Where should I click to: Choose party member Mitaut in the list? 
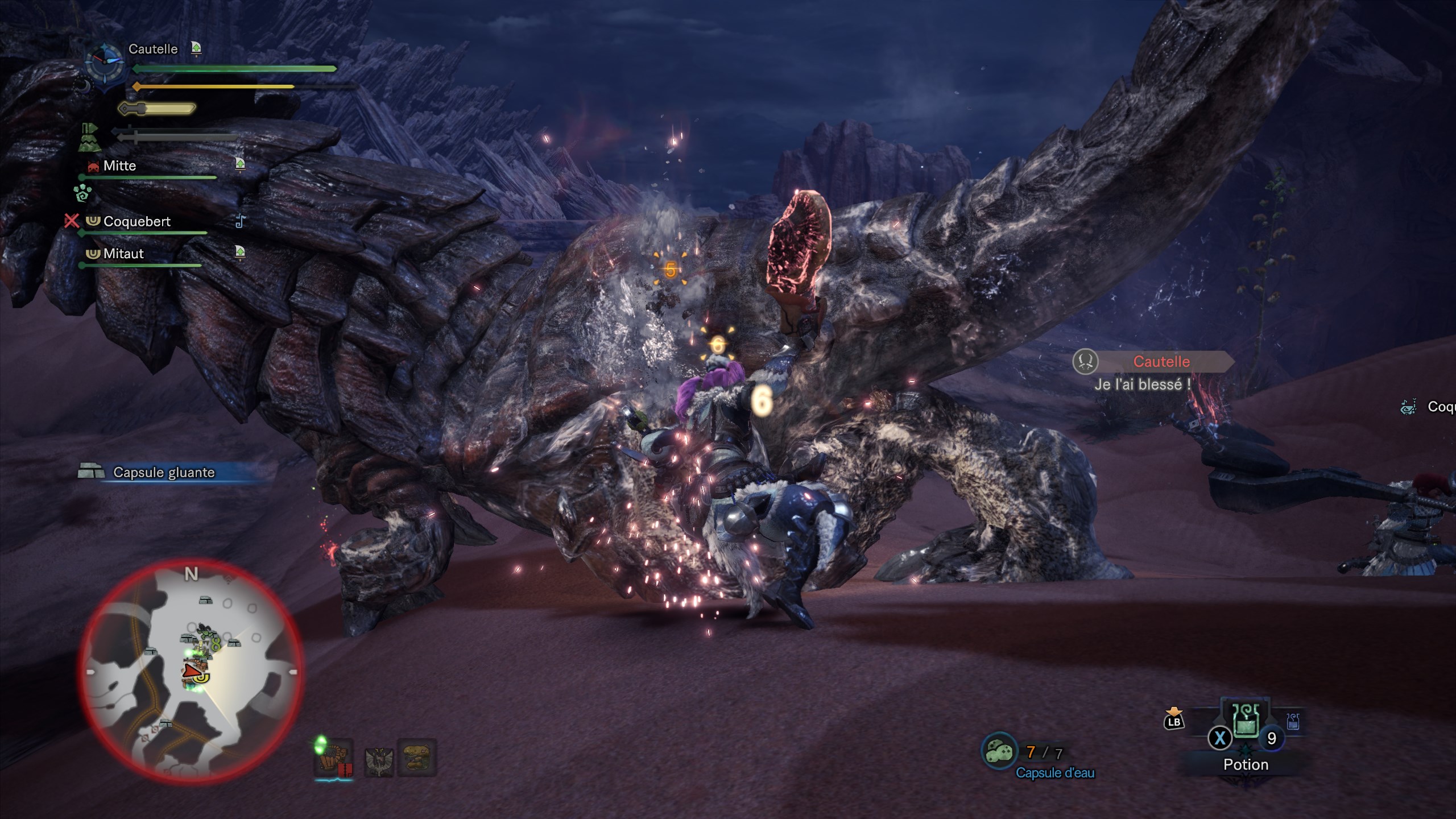tap(123, 254)
